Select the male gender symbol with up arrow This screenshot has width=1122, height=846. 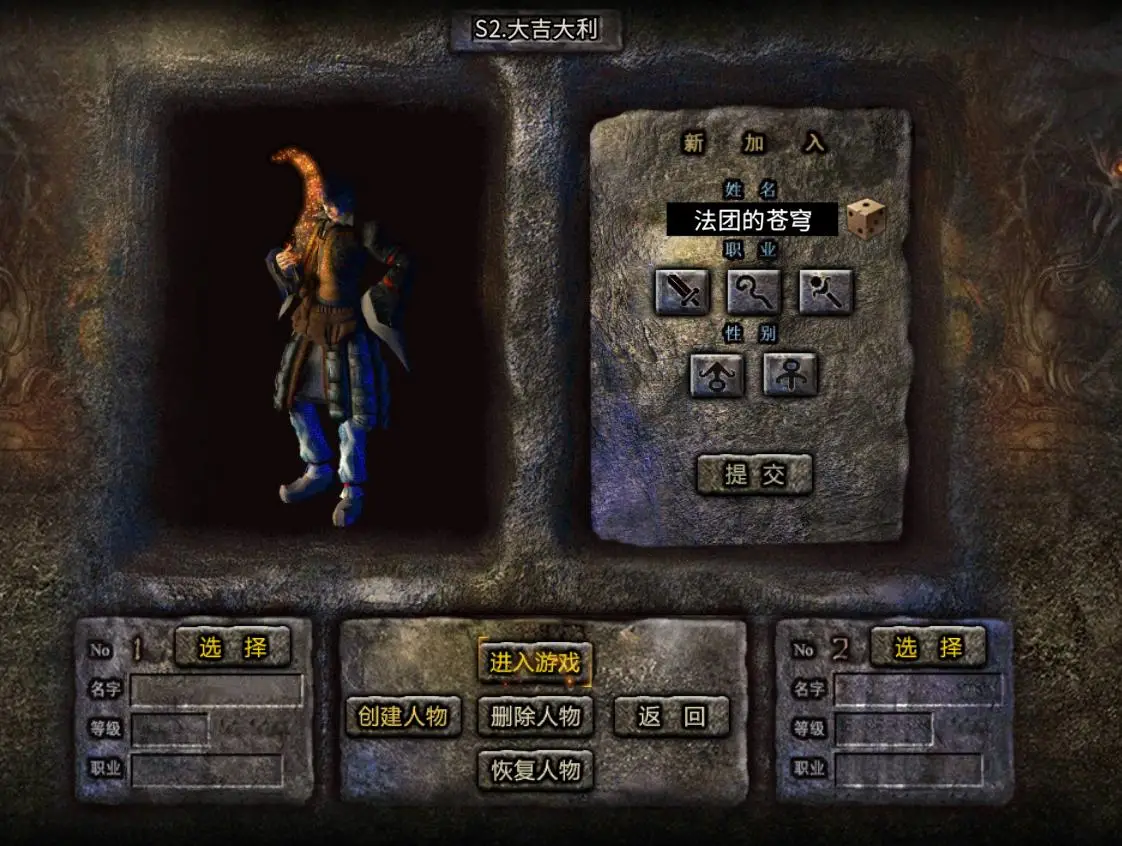click(x=717, y=375)
